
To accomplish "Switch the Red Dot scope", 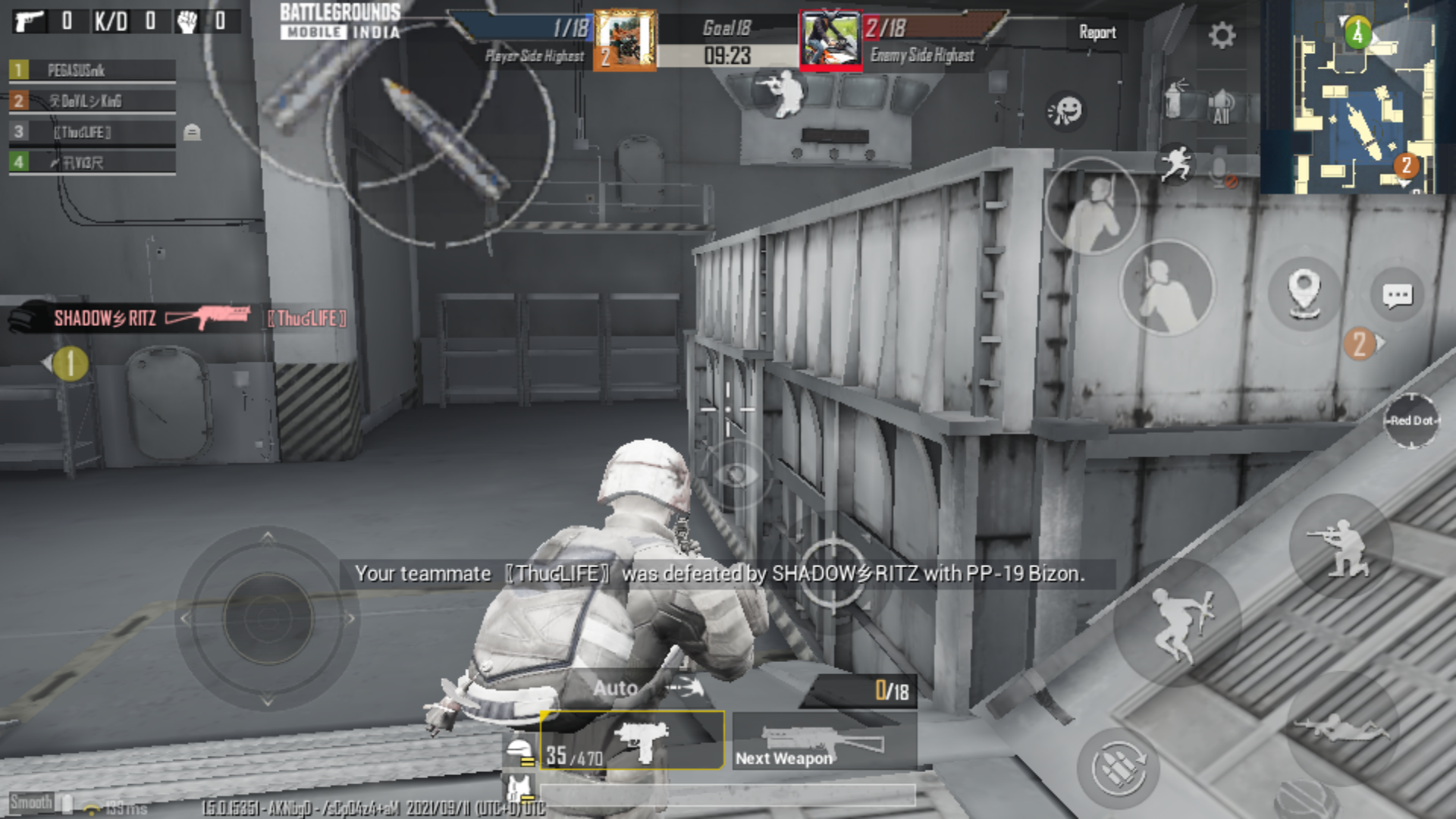I will (x=1410, y=421).
